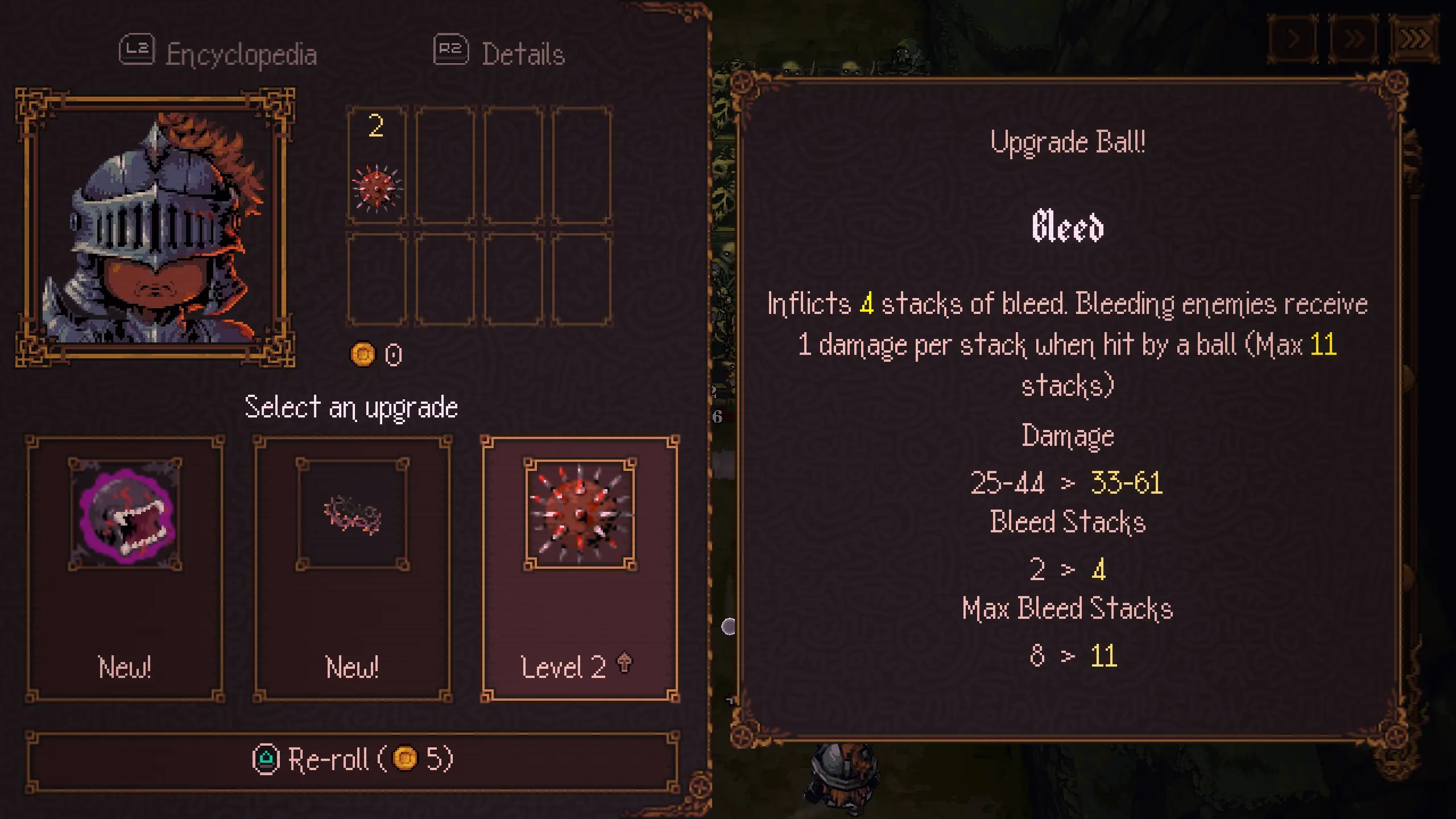The image size is (1456, 819).
Task: Set game speed to single arrow
Action: tap(1293, 39)
